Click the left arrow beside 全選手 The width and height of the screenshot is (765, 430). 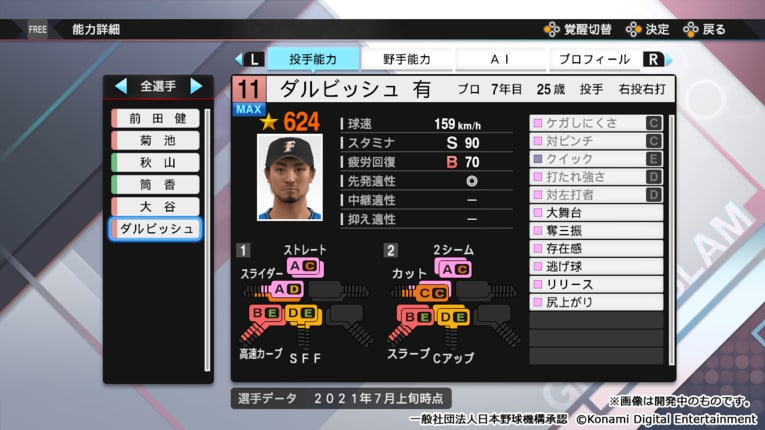(x=121, y=86)
